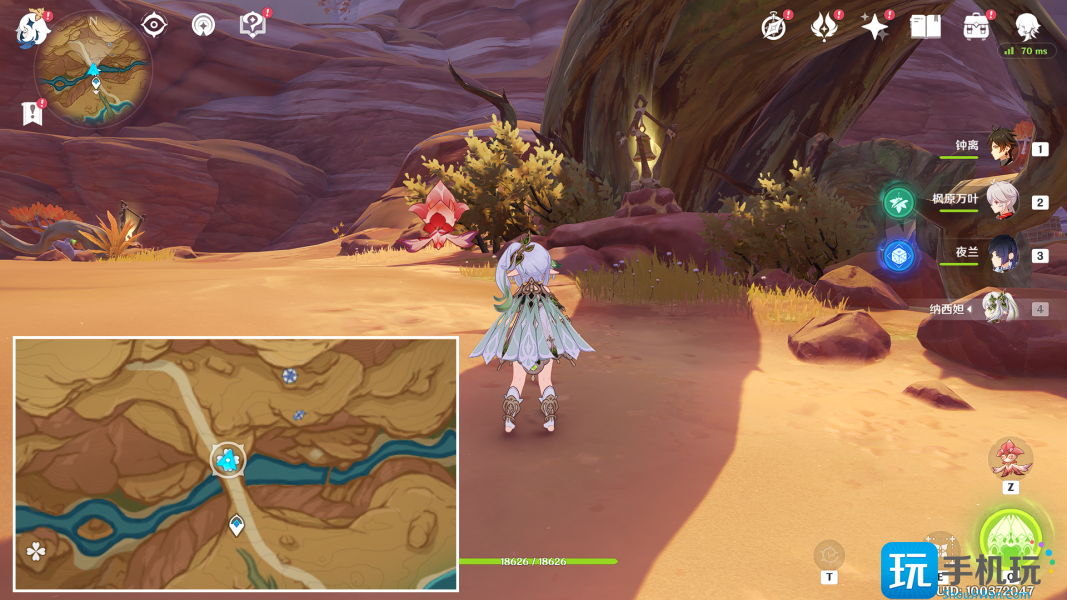The width and height of the screenshot is (1067, 600).
Task: Click the teleport waypoint marker on inset map
Action: point(236,524)
